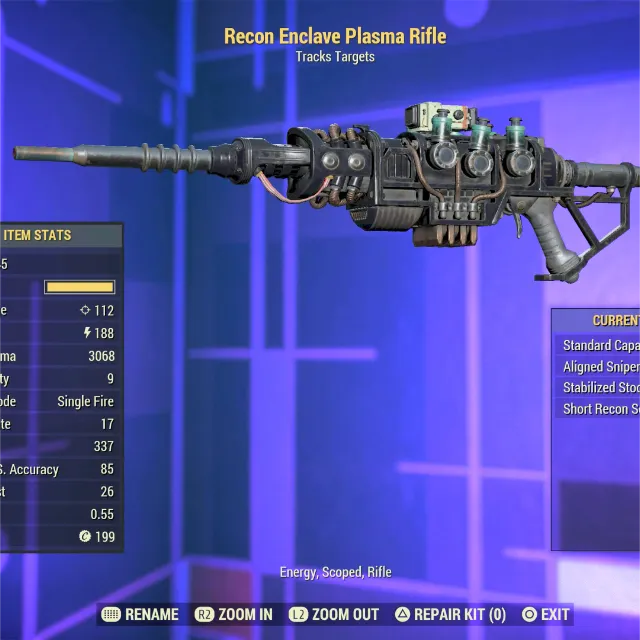Select ZOOM OUT on the weapon
The height and width of the screenshot is (640, 640).
pyautogui.click(x=334, y=615)
